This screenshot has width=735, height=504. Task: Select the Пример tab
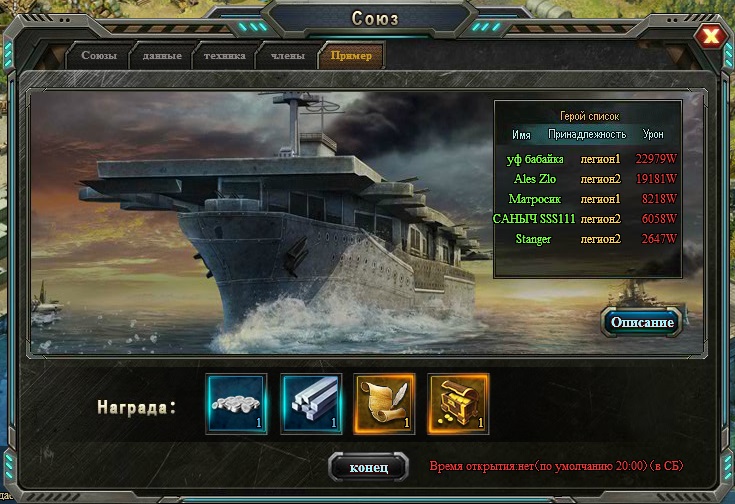coord(351,56)
